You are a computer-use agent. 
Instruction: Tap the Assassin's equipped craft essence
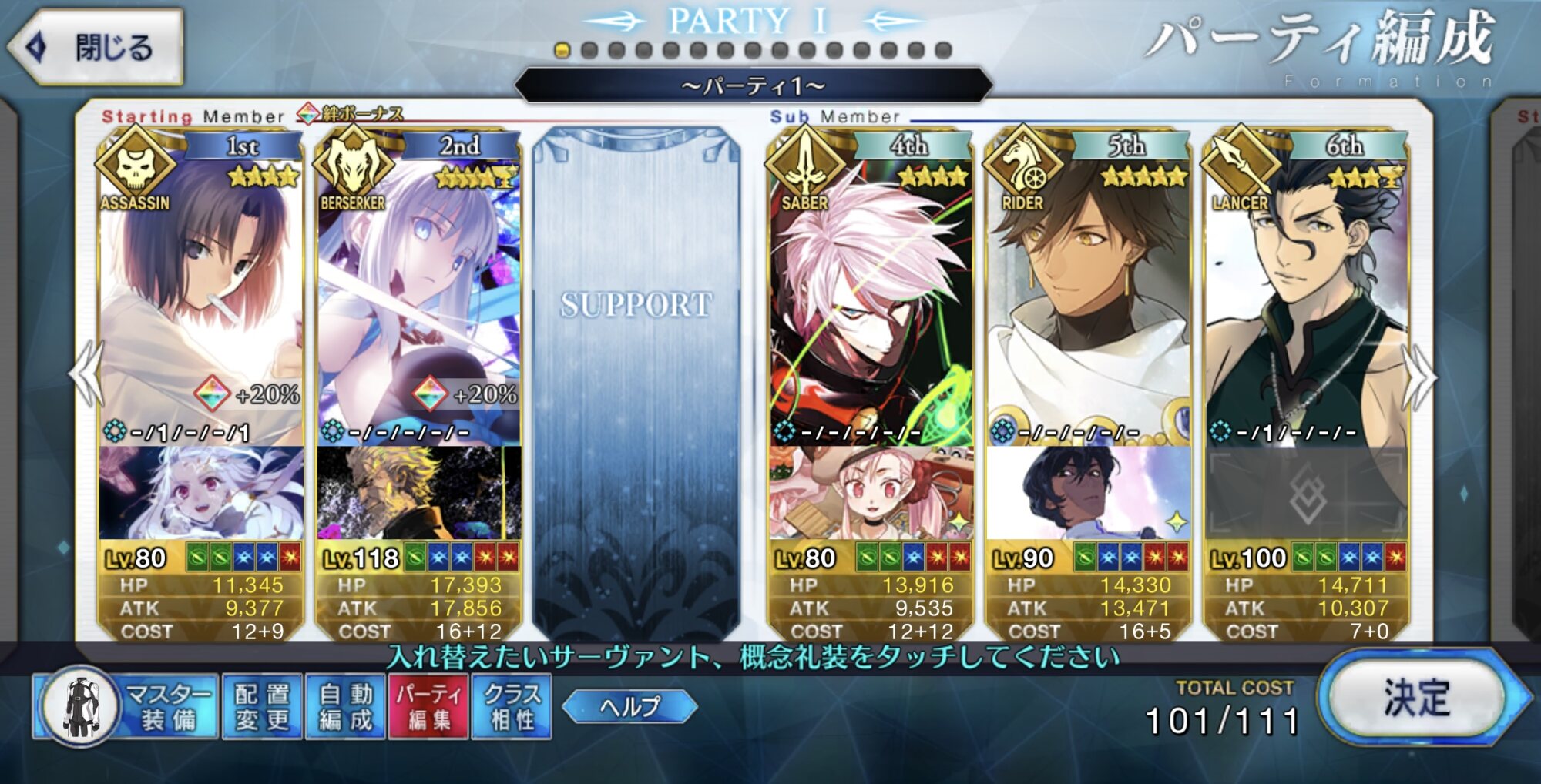click(200, 493)
